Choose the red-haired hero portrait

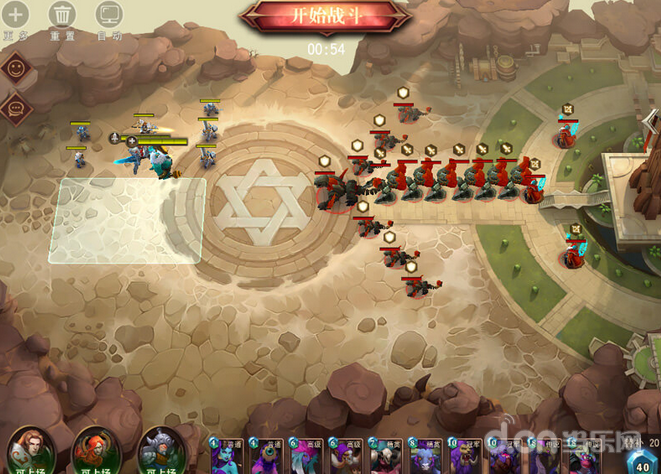(93, 452)
